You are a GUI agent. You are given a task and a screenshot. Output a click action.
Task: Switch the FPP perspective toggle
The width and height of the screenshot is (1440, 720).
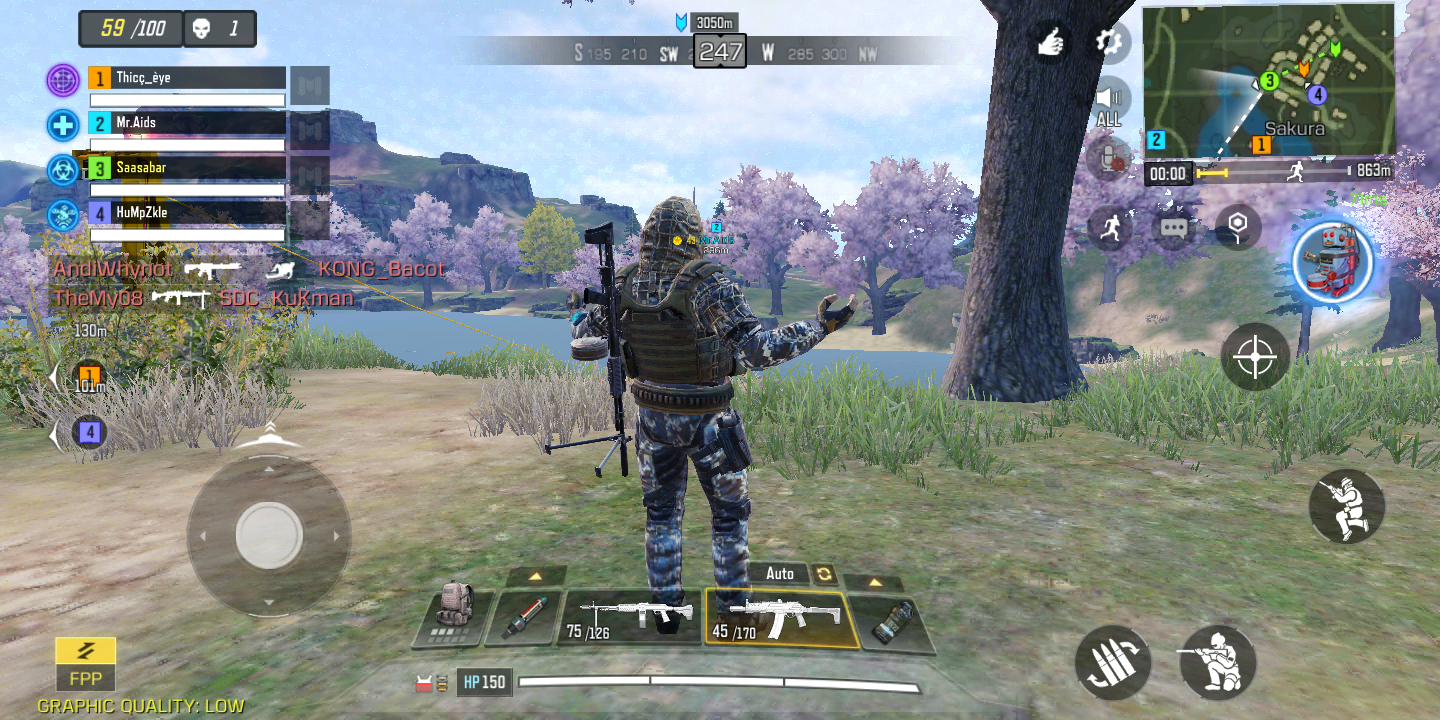tap(85, 664)
